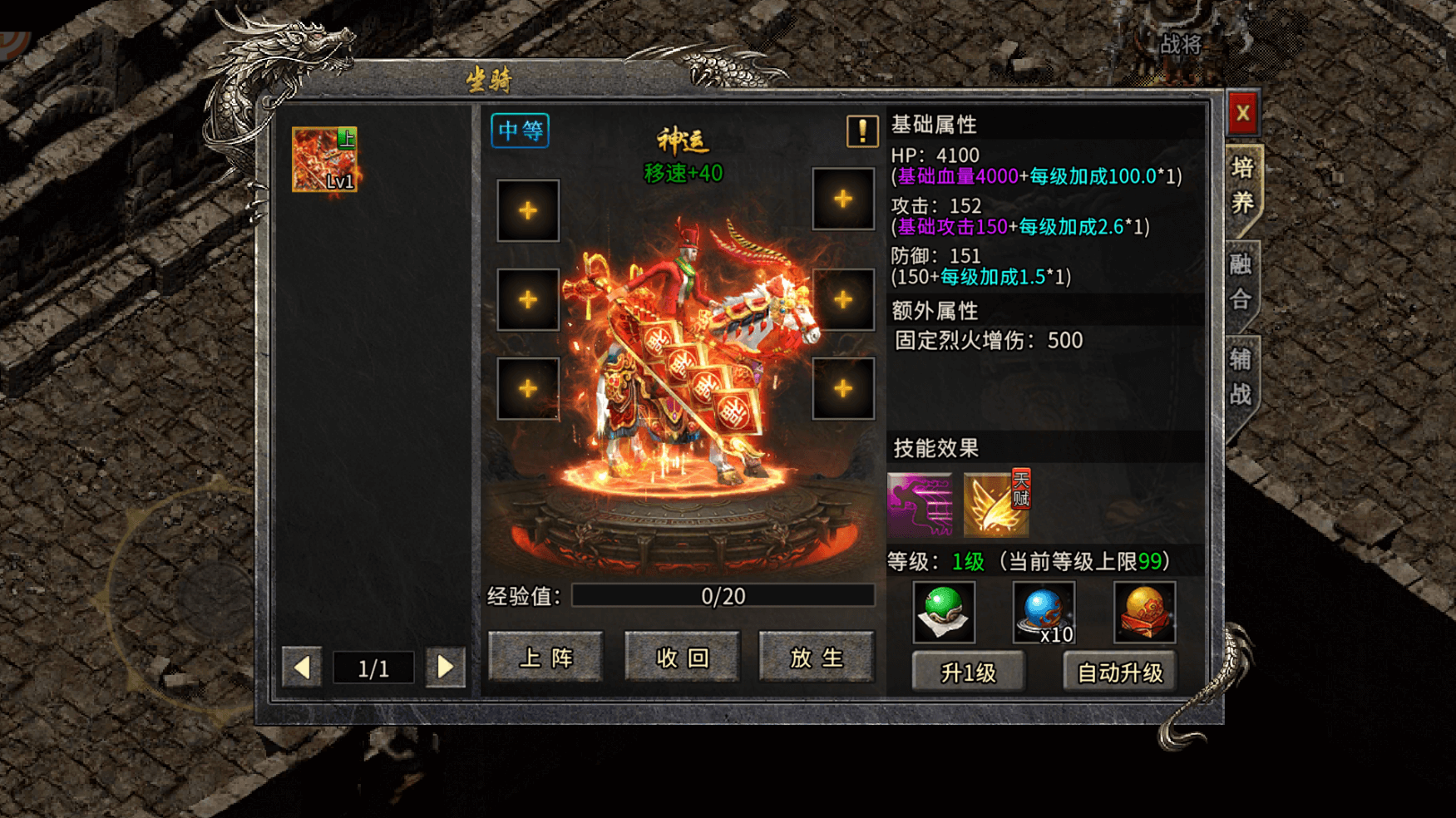Select the Lv1 mount thumbnail with 上 badge
This screenshot has width=1456, height=818.
point(326,161)
